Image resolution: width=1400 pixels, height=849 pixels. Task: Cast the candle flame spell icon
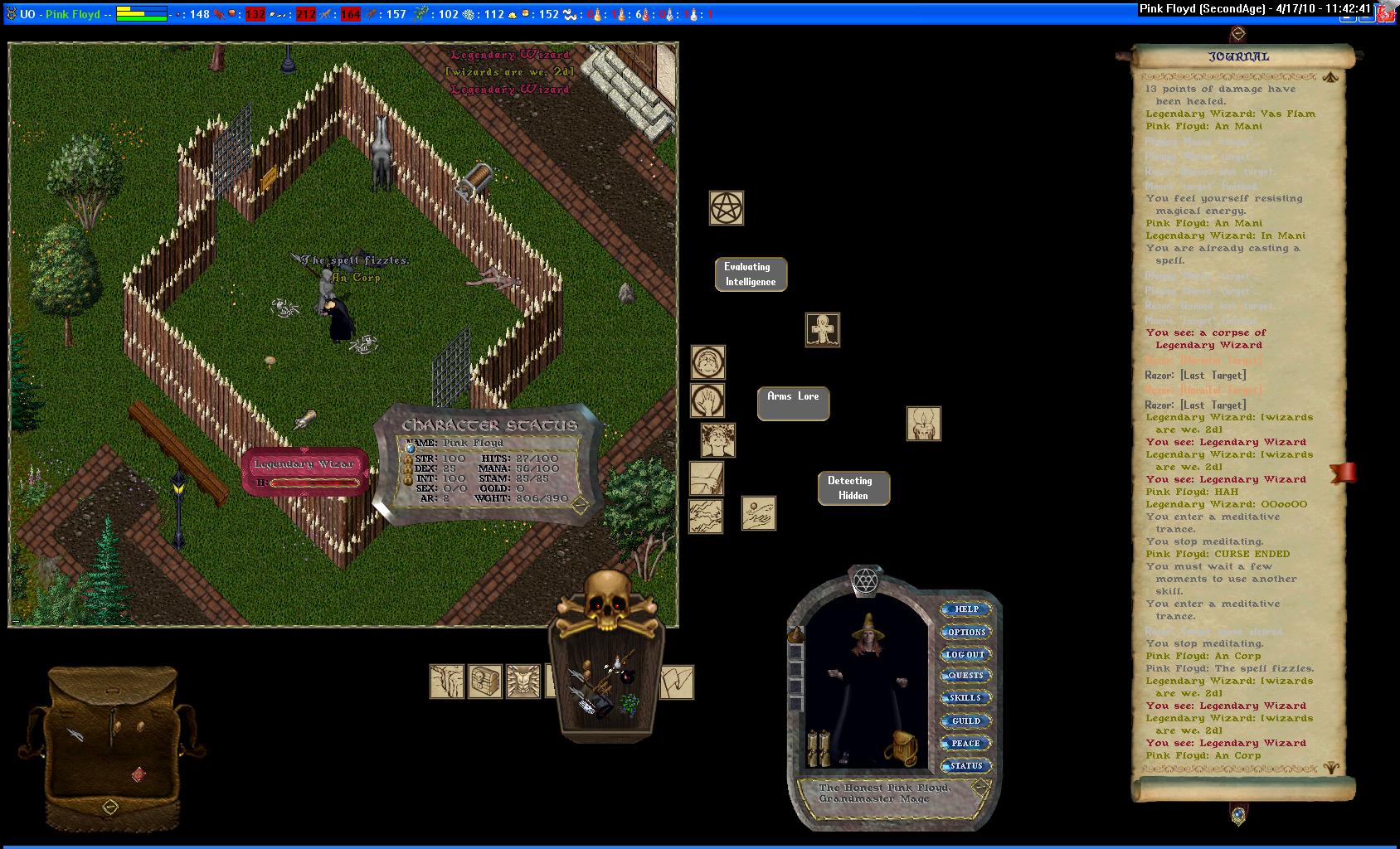click(923, 424)
